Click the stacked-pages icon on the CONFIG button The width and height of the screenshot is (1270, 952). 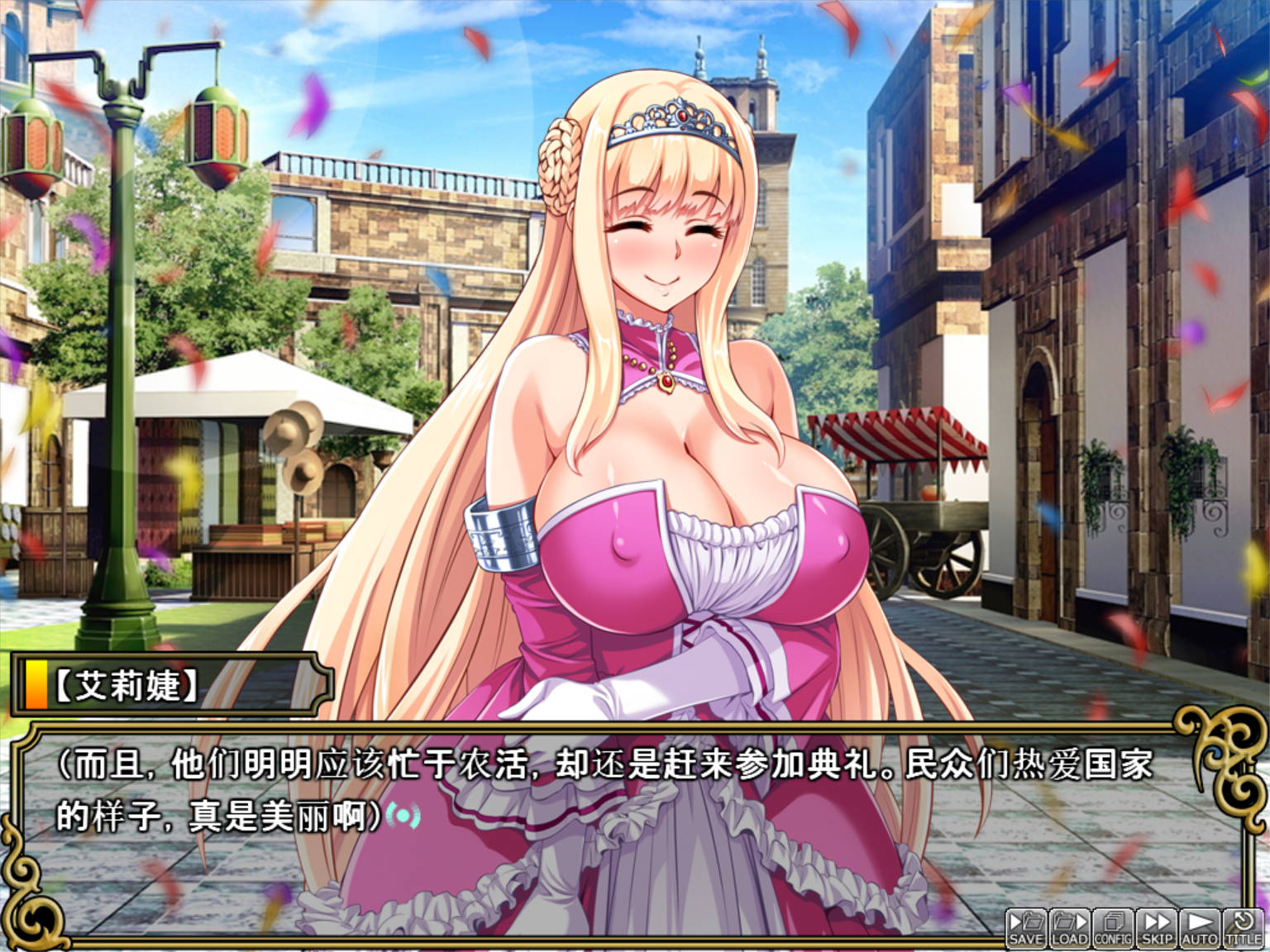[1114, 919]
